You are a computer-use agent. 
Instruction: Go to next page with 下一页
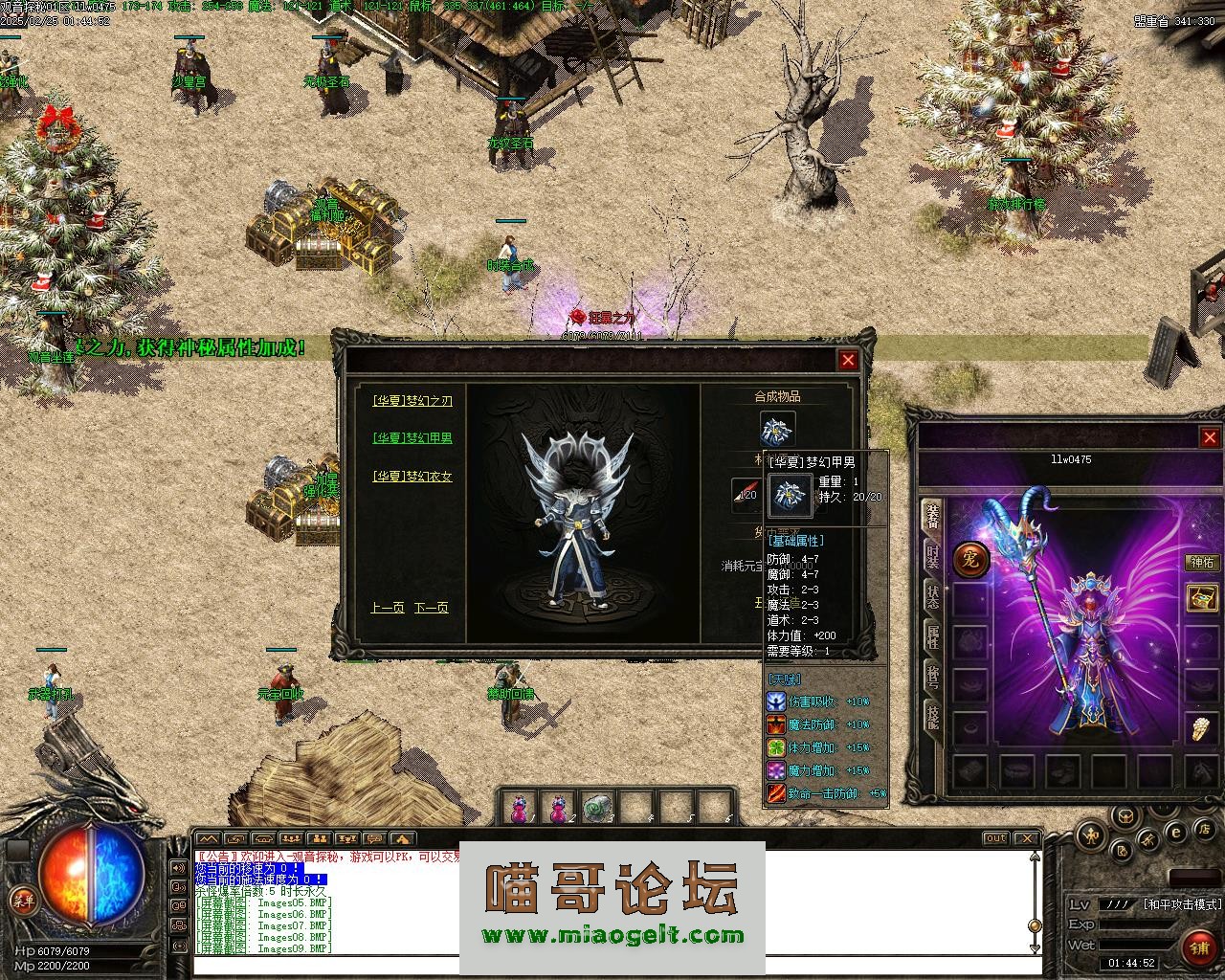click(431, 608)
